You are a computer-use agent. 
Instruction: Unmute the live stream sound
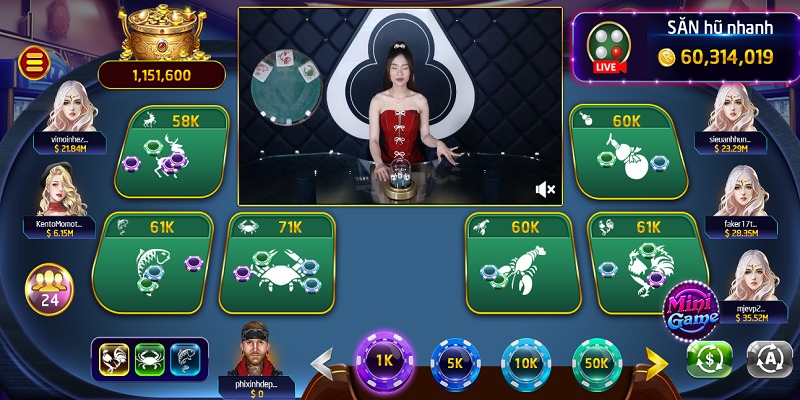coord(545,188)
